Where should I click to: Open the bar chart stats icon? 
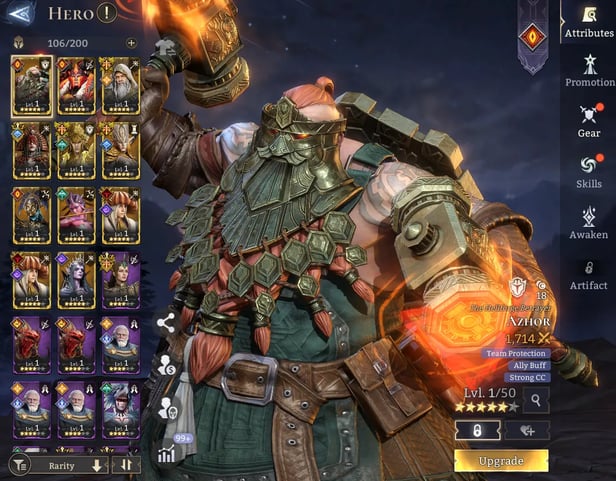(166, 453)
